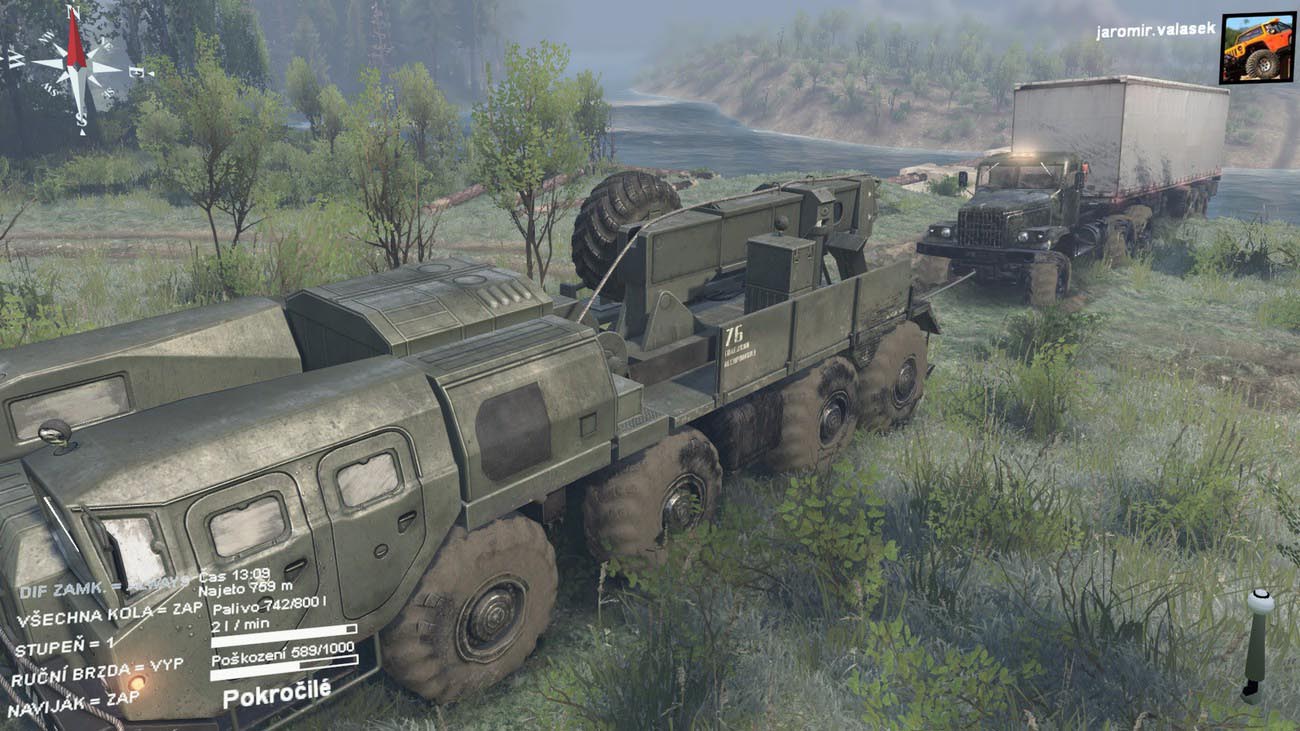The image size is (1300, 731).
Task: Toggle the NAVIJÁK winch option
Action: pyautogui.click(x=73, y=702)
